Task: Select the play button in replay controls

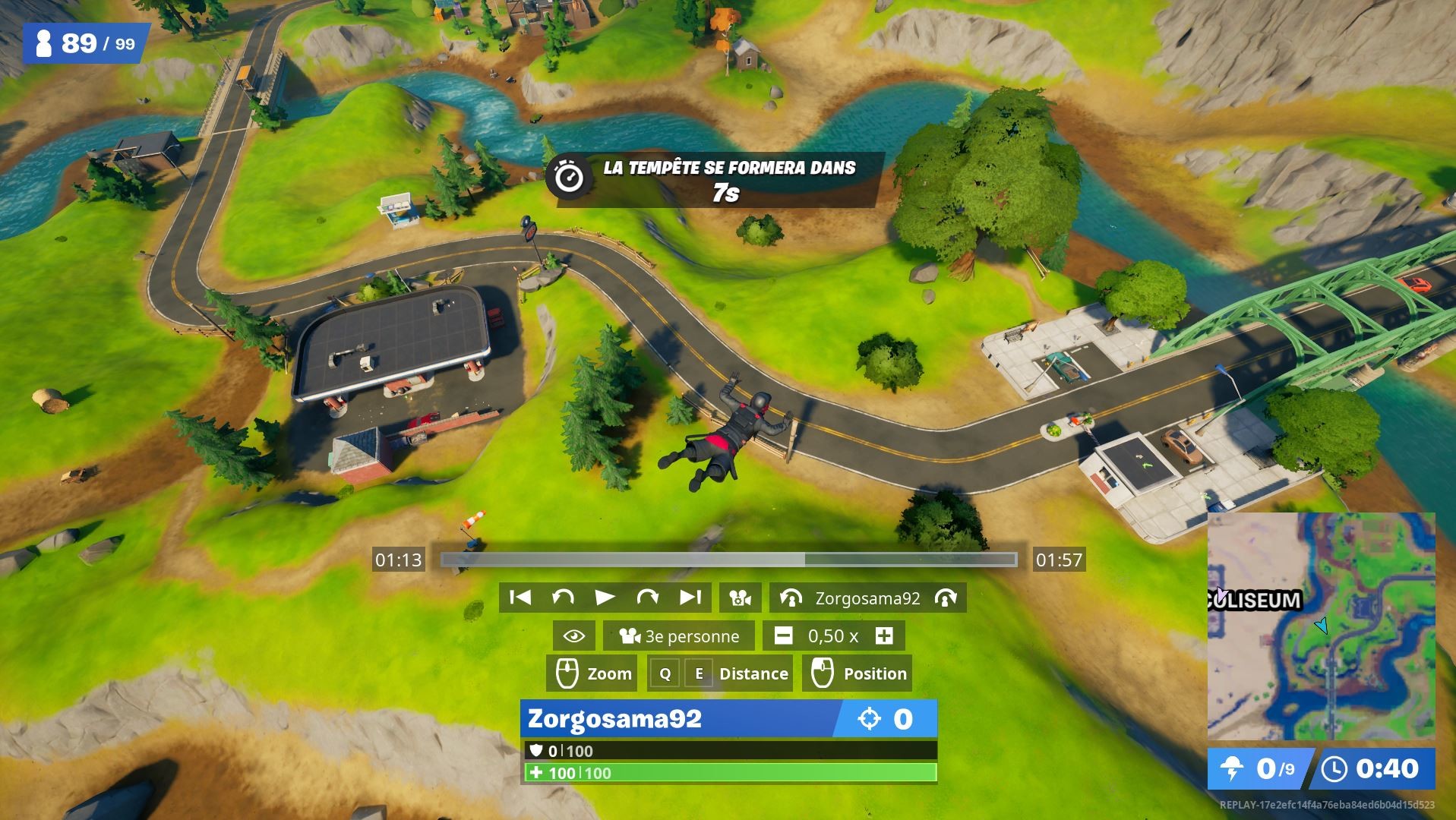Action: [x=605, y=598]
